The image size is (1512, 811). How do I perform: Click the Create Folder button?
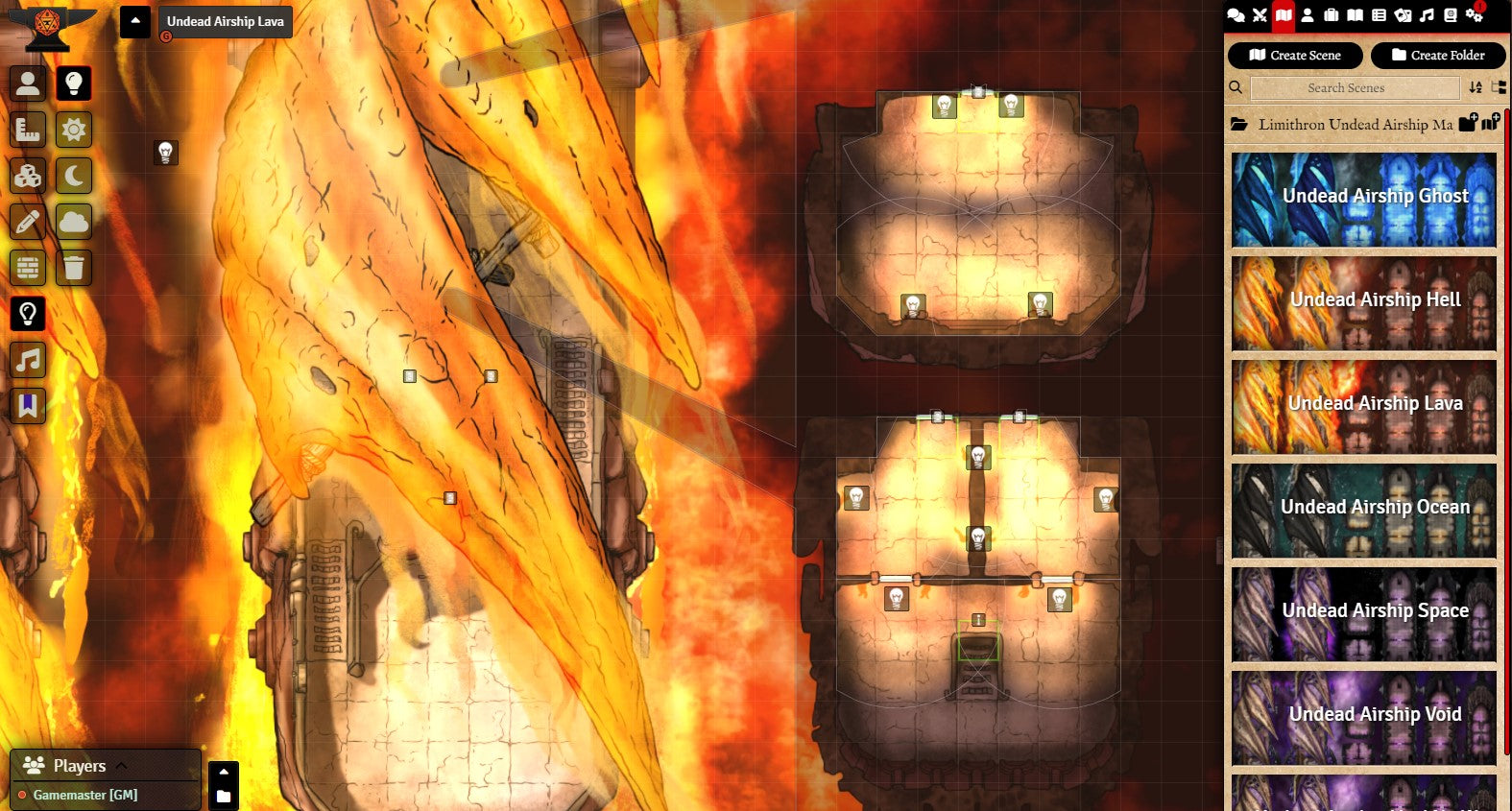(1437, 56)
